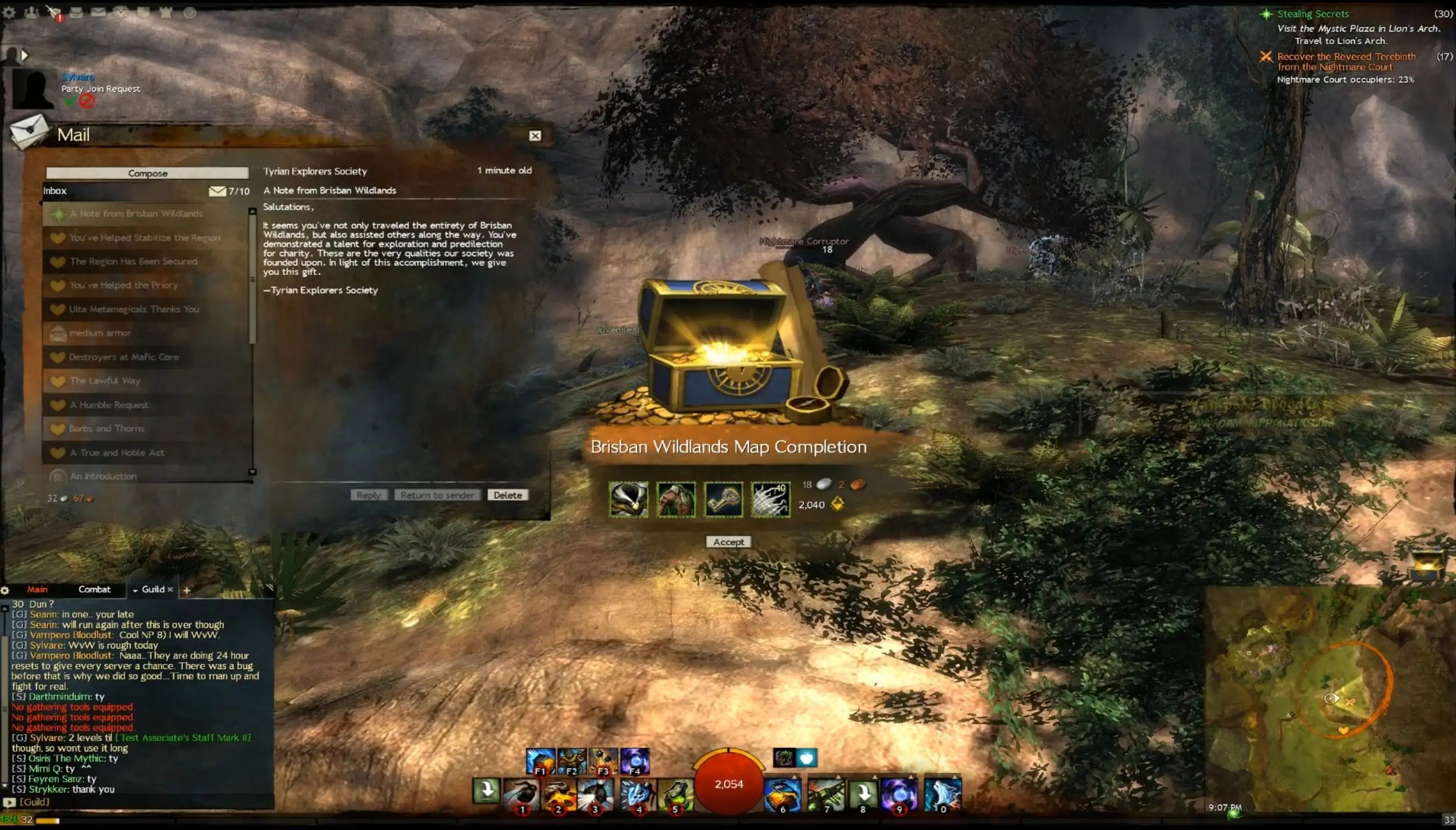Decline the party join request with red icon

coord(87,102)
